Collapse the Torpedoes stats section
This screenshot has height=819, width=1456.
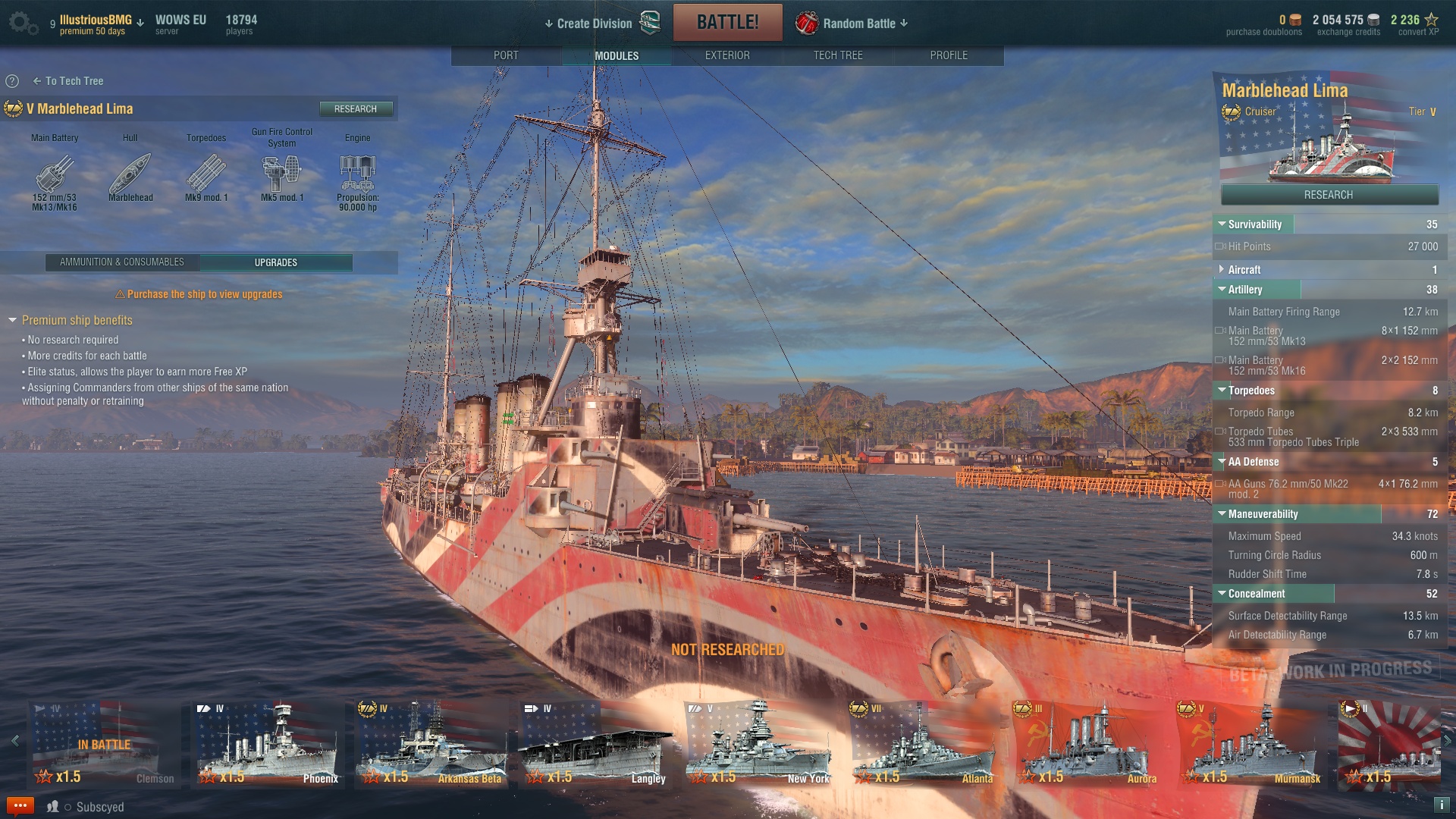[1222, 391]
